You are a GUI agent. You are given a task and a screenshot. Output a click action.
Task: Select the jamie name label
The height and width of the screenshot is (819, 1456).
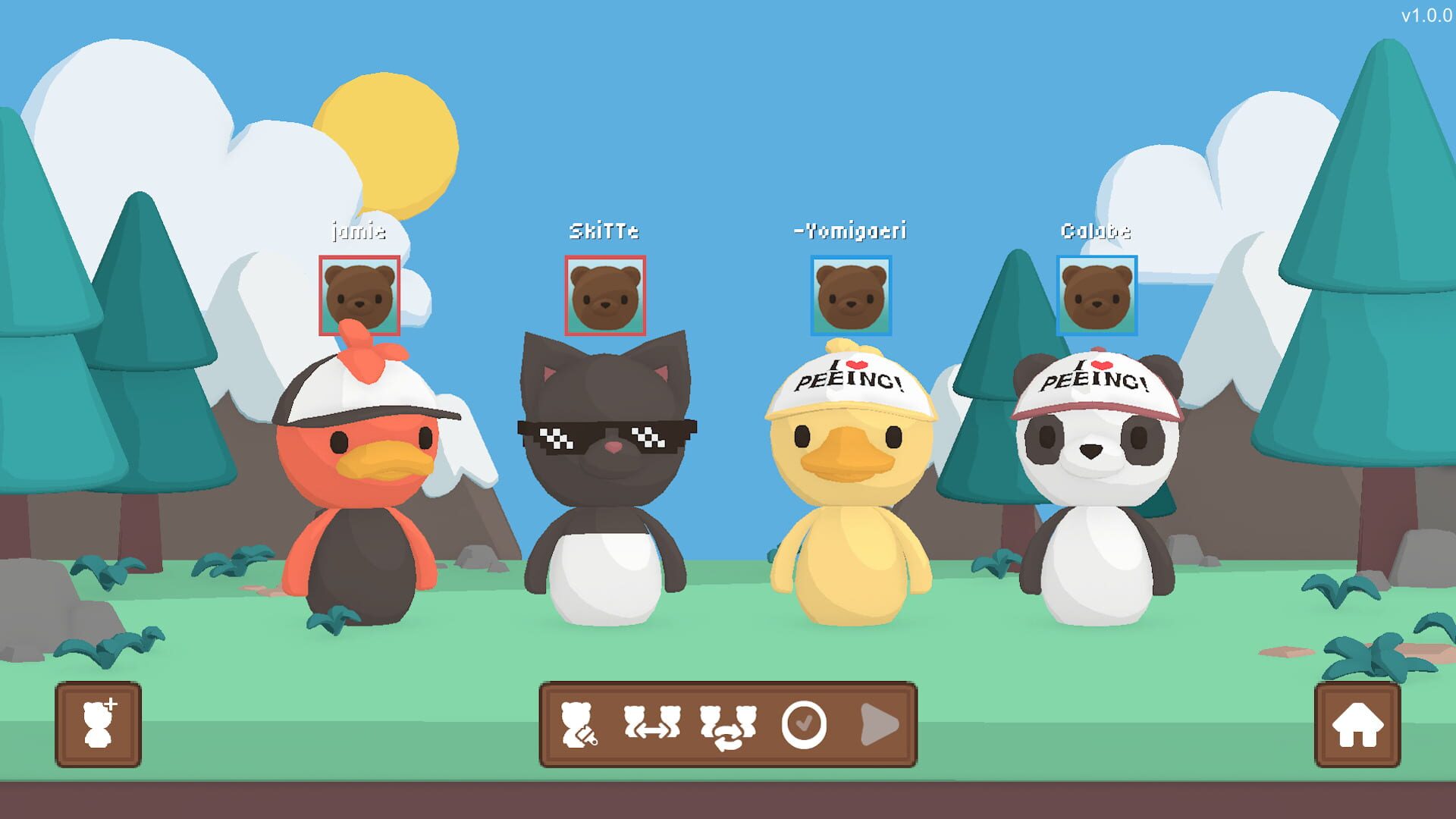tap(358, 232)
